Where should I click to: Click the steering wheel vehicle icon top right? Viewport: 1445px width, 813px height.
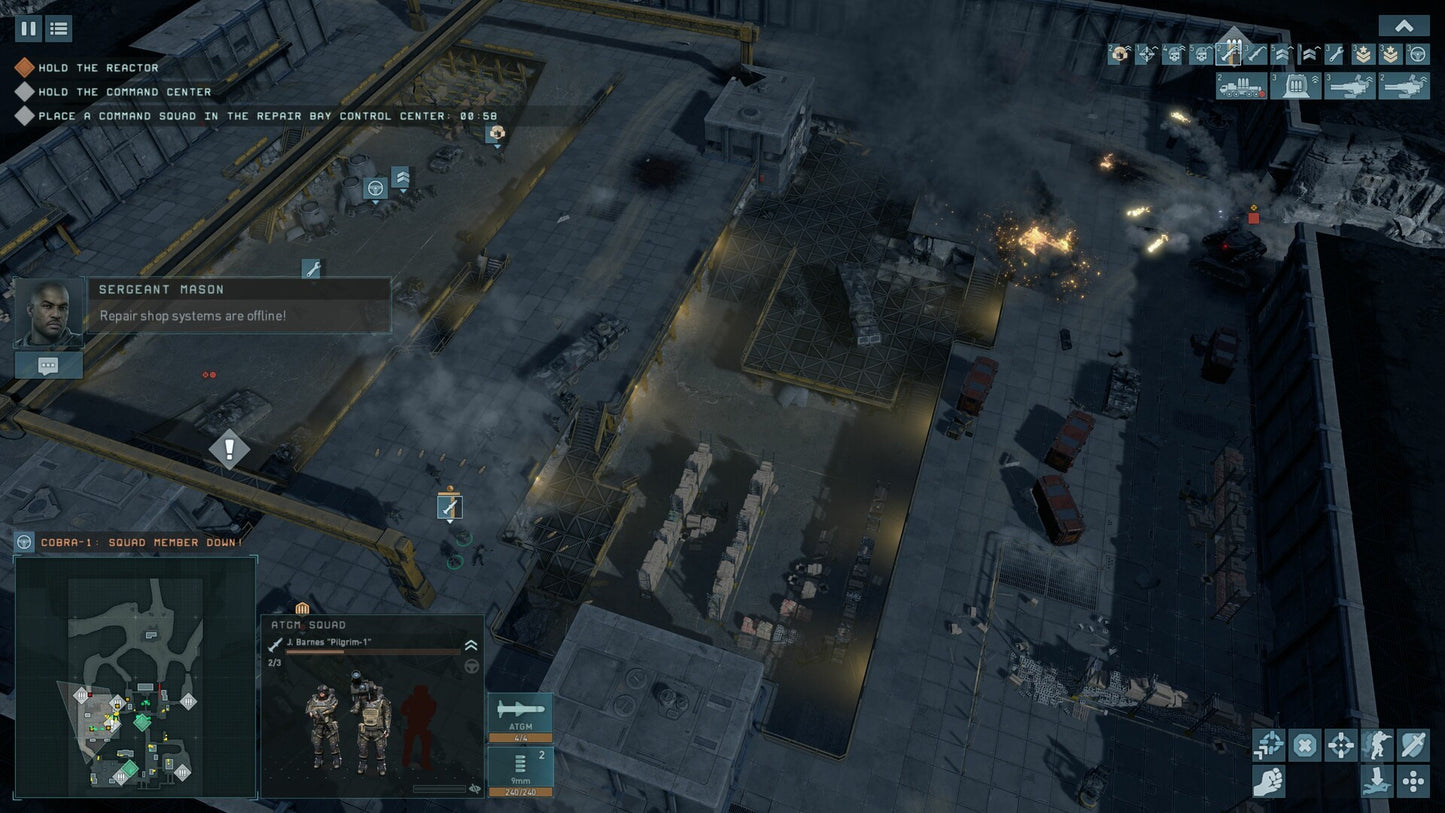click(x=1416, y=54)
